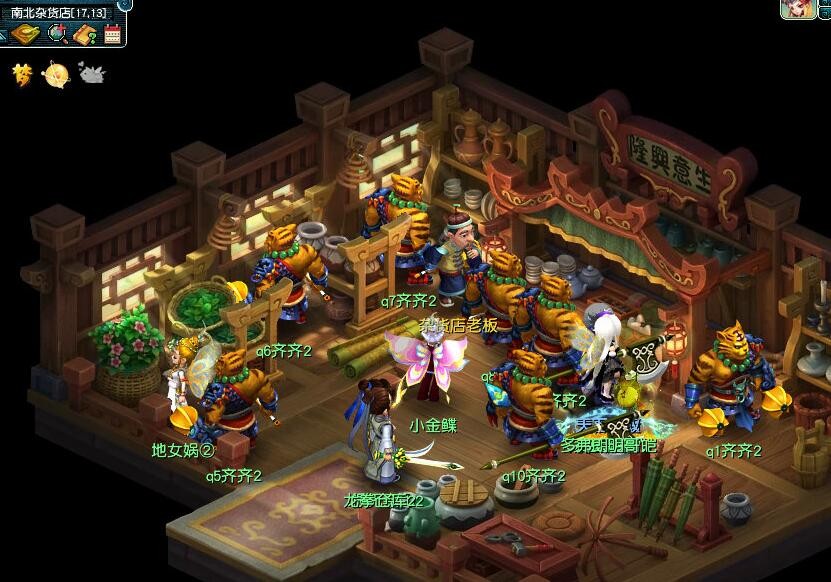Open the red calendar activity schedule
This screenshot has height=582, width=831.
click(111, 34)
